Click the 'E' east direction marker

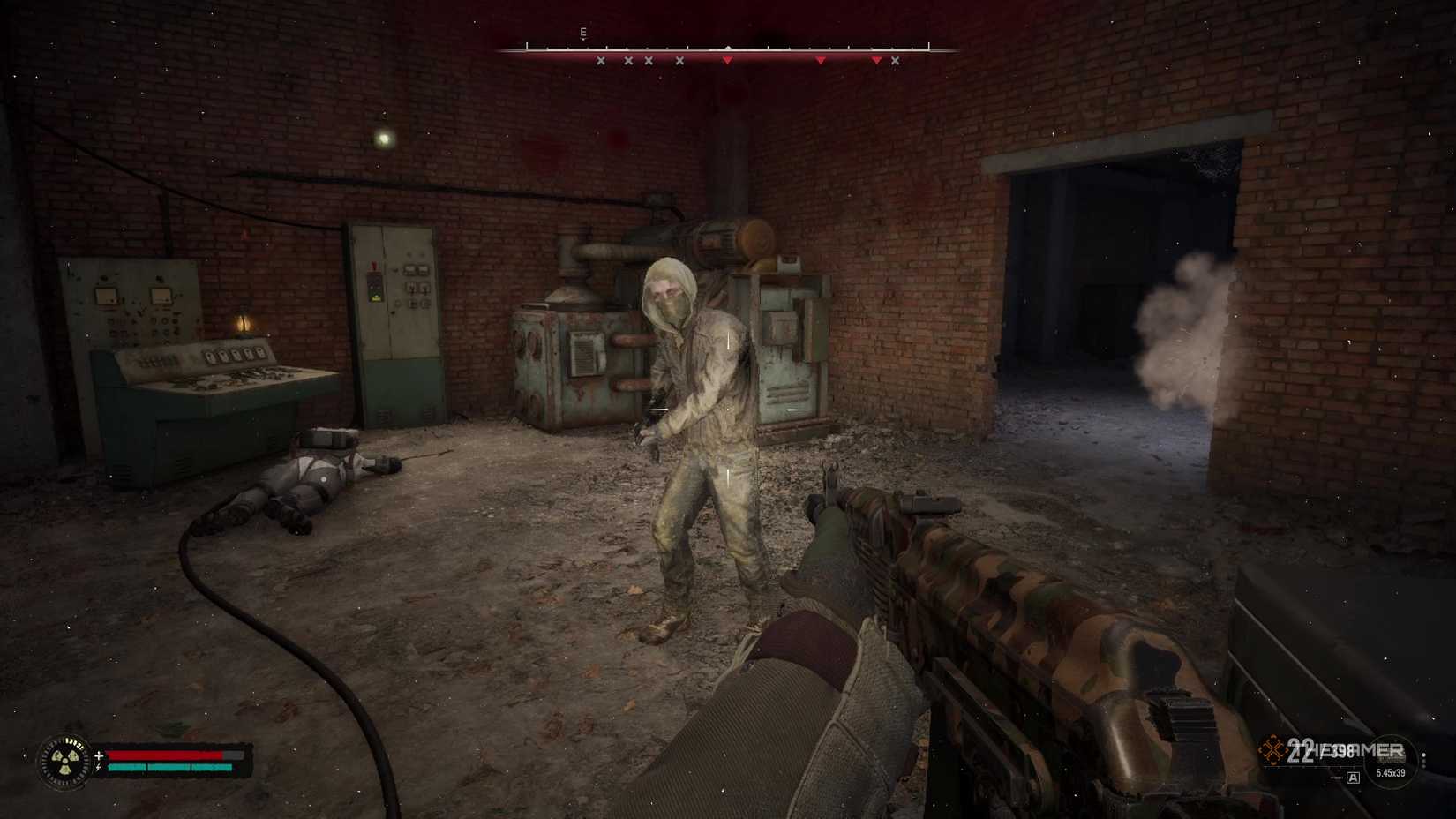click(x=582, y=31)
